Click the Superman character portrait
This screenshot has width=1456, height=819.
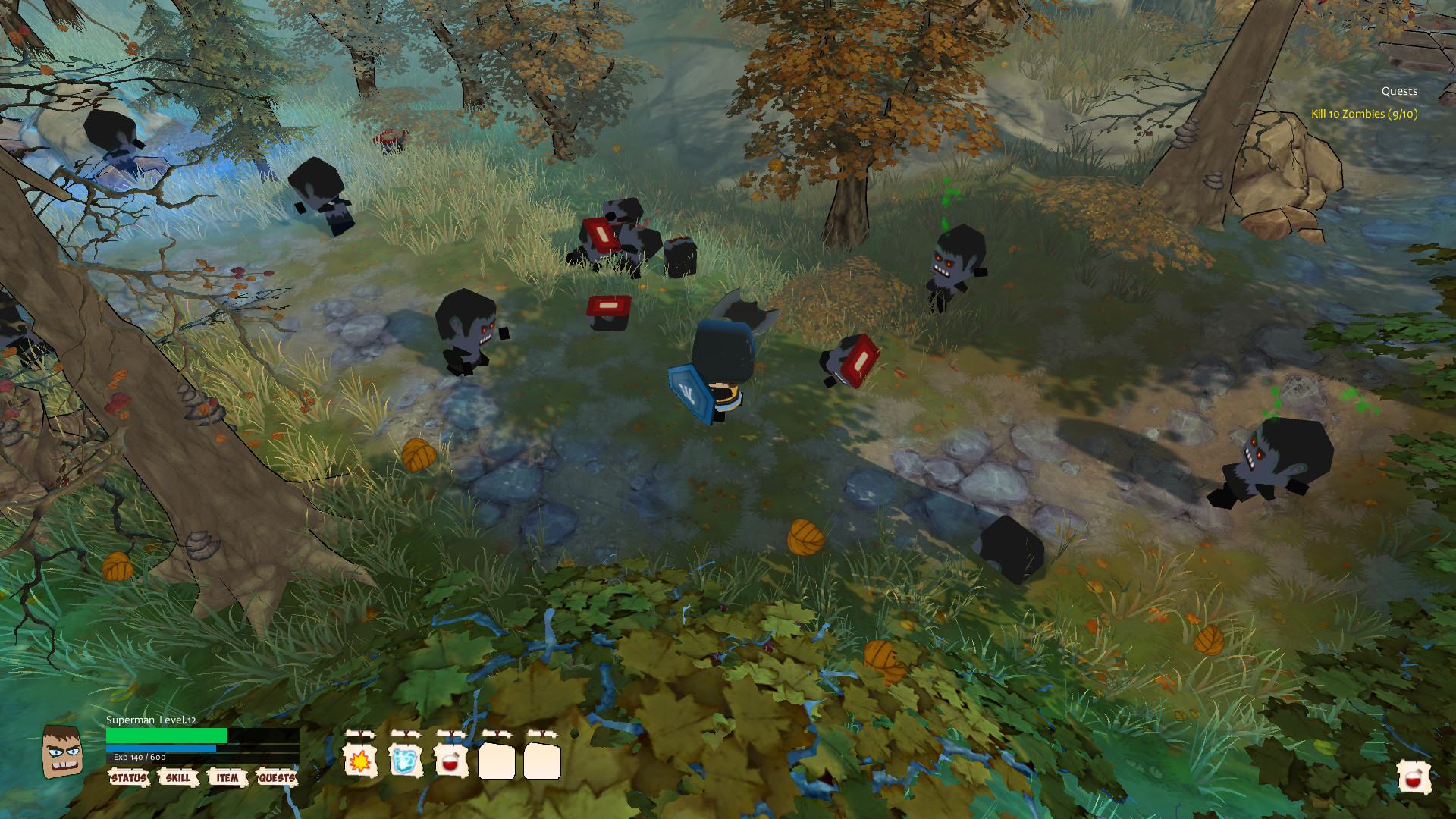(61, 752)
